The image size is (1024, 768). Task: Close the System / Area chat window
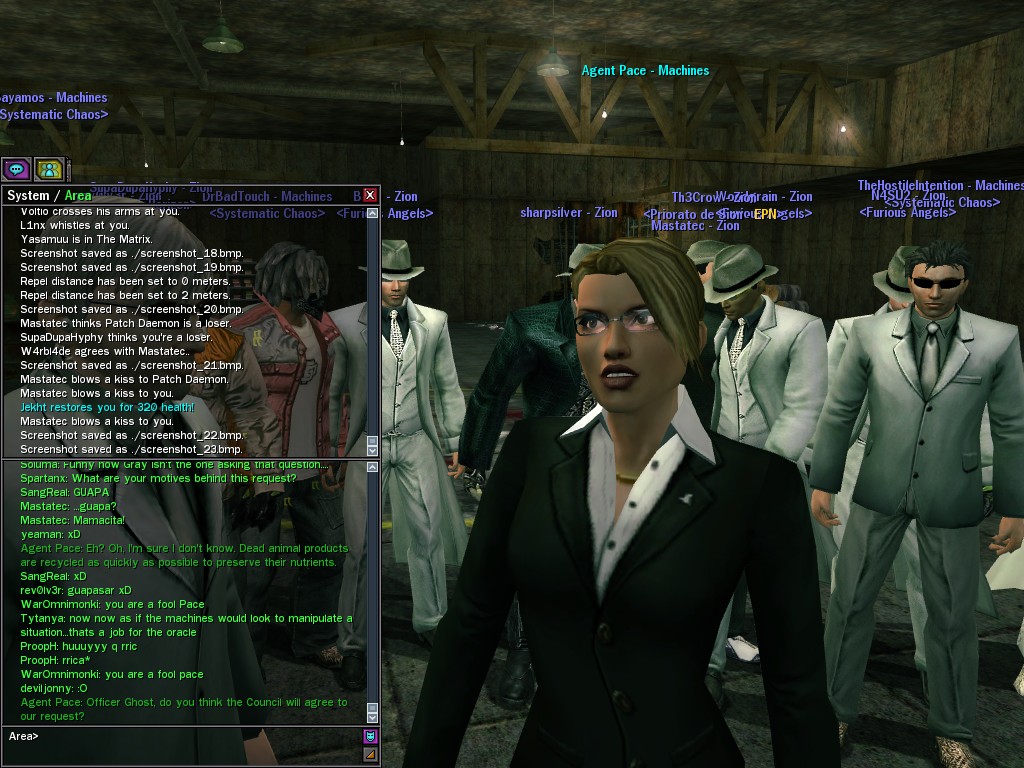[x=370, y=195]
